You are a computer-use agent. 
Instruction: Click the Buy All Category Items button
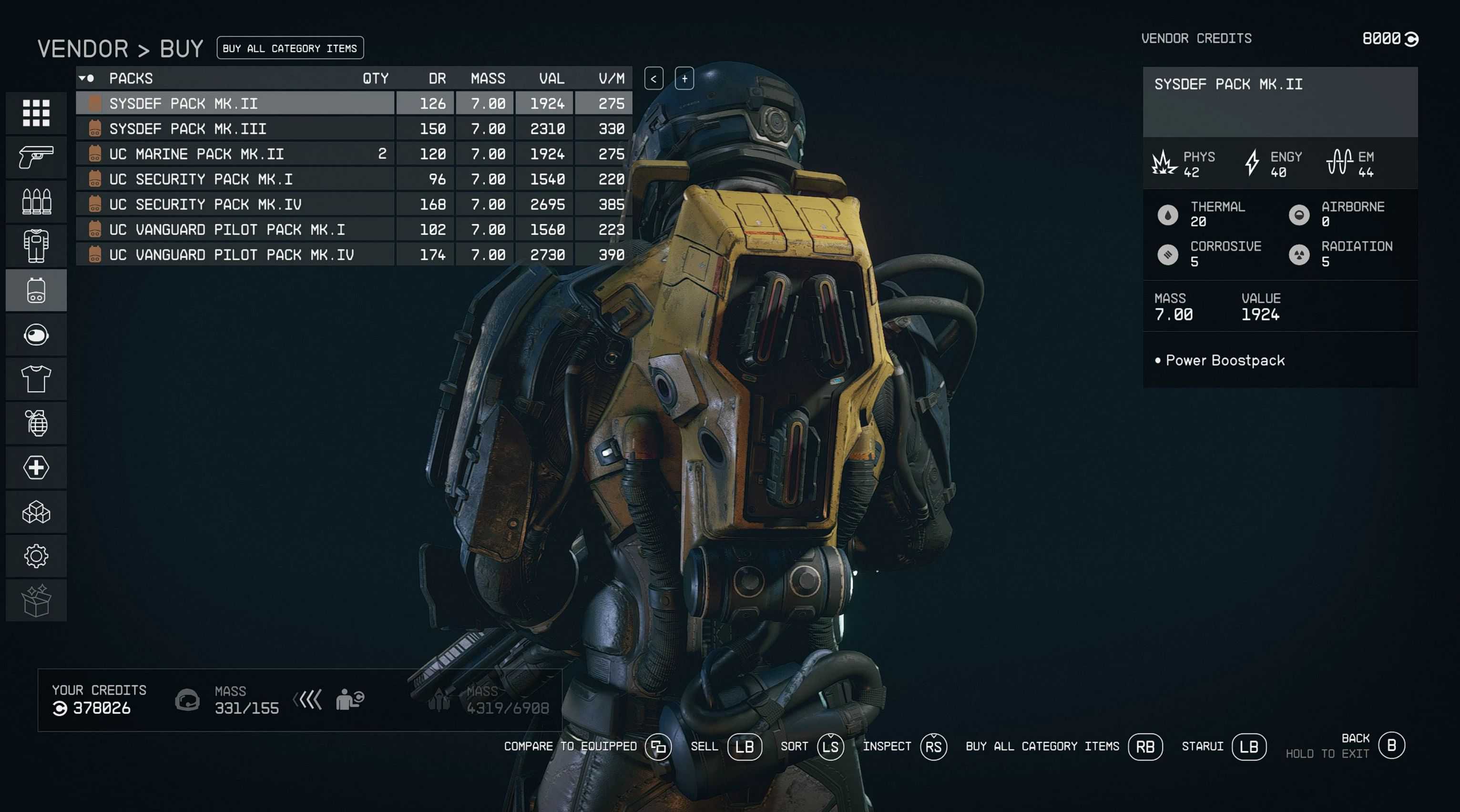click(290, 48)
